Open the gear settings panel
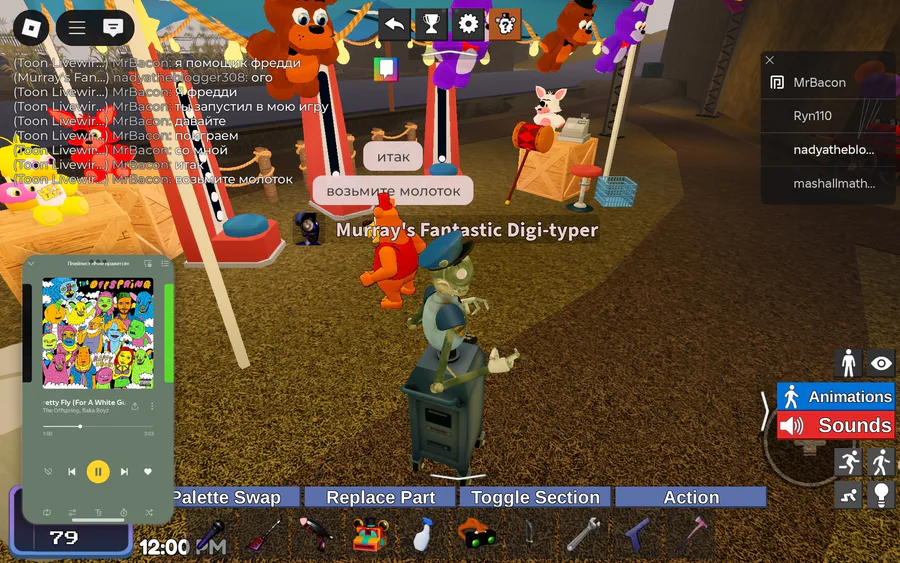 468,23
